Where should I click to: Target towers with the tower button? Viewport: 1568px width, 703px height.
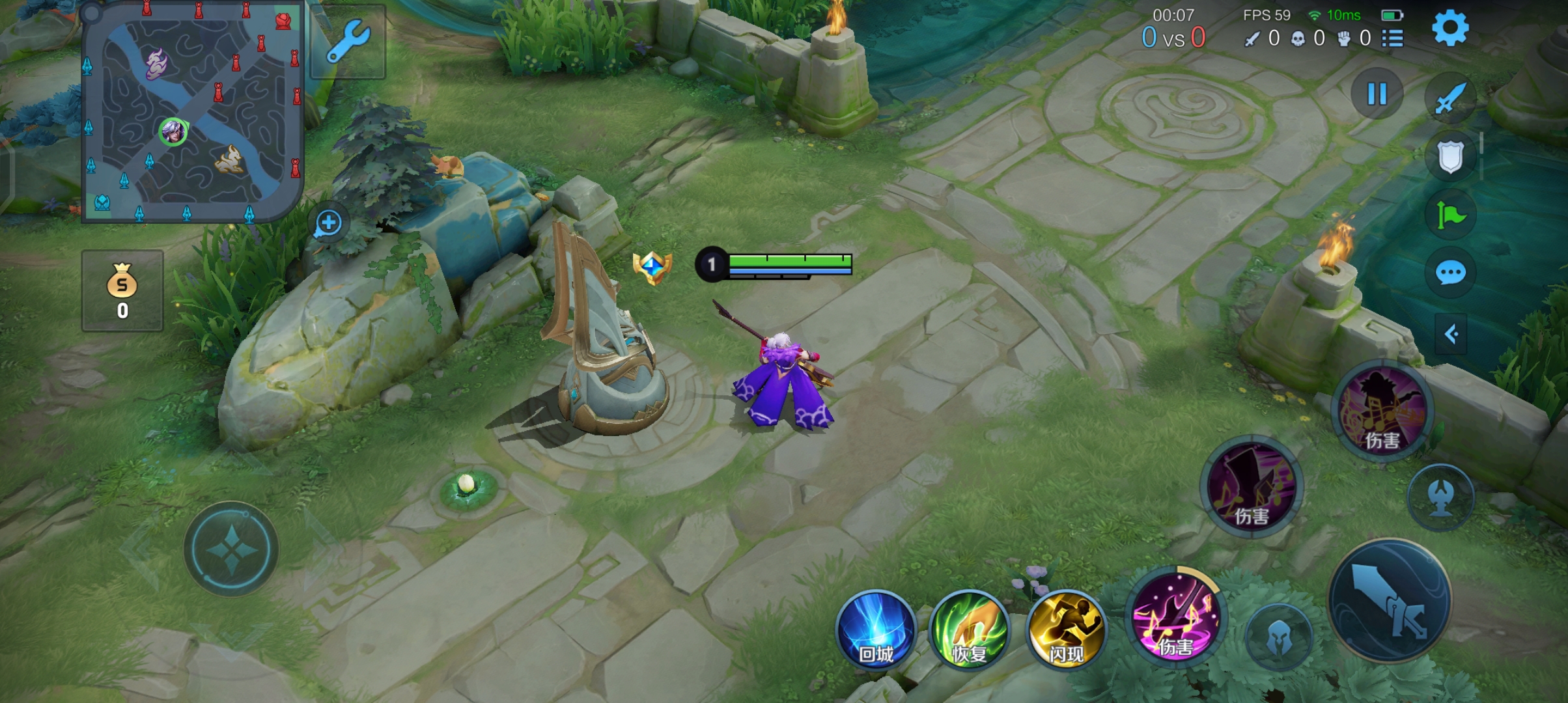coord(1441,497)
